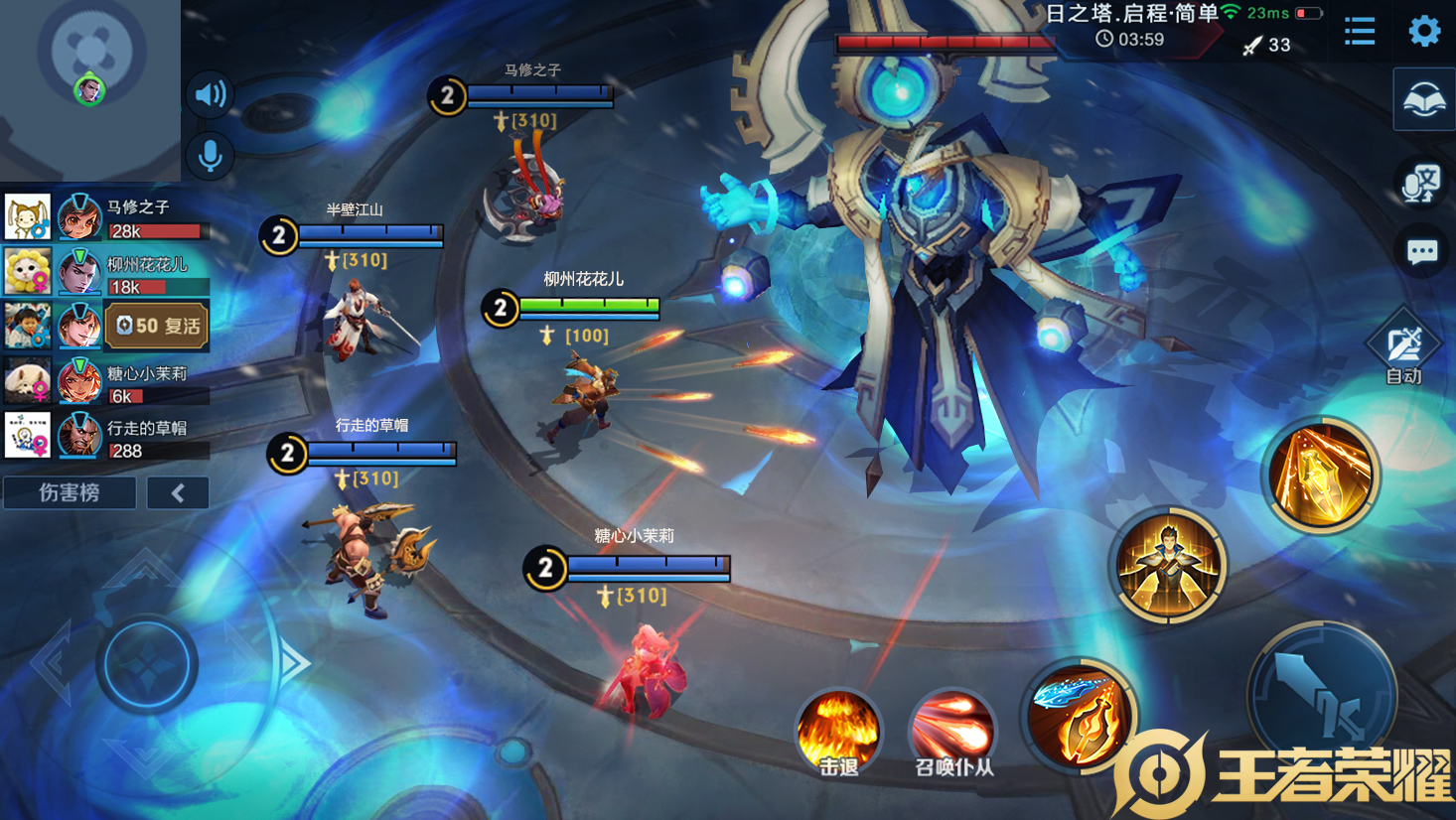
Task: Toggle the microphone voice button
Action: pos(211,156)
